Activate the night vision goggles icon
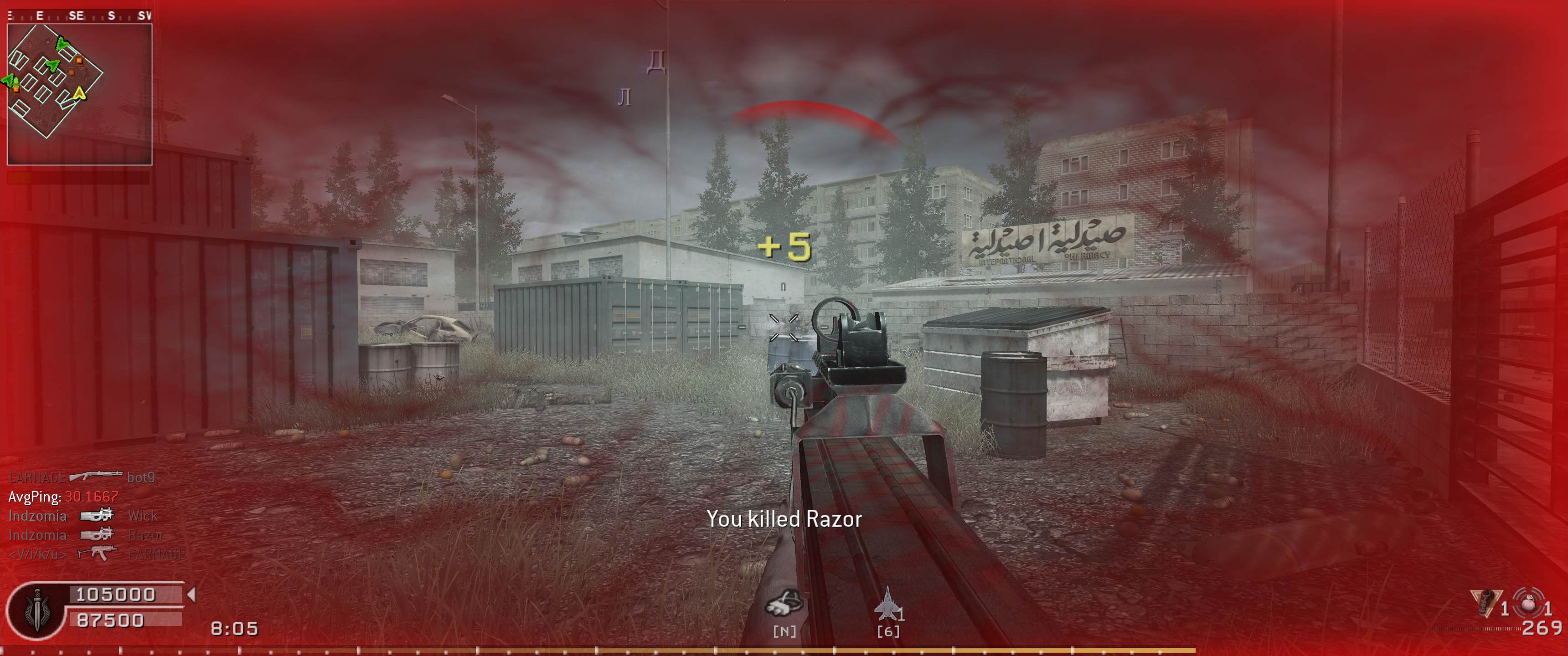The height and width of the screenshot is (656, 1568). 784,604
